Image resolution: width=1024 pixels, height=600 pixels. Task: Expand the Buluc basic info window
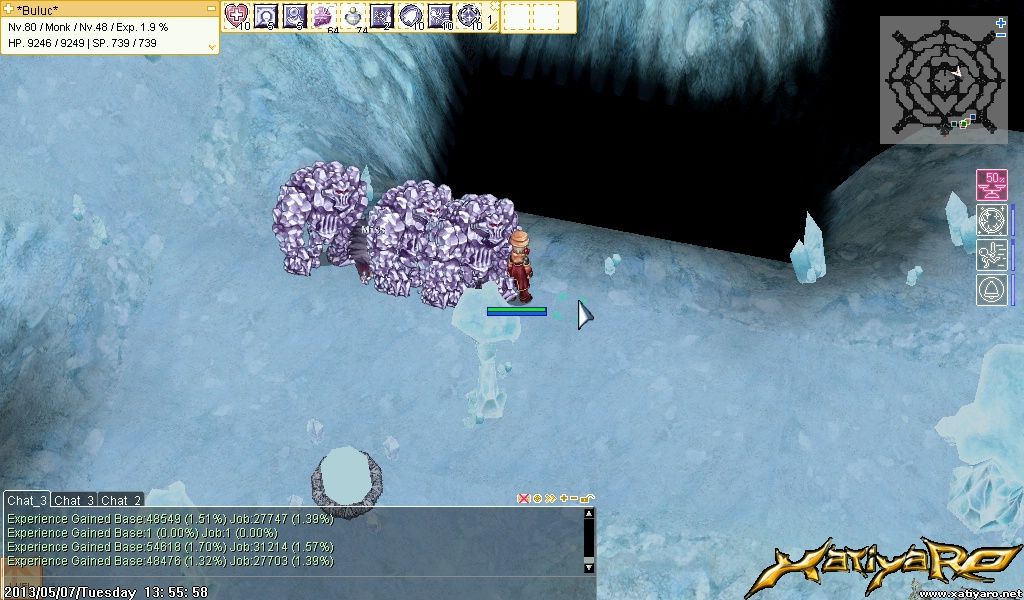211,45
